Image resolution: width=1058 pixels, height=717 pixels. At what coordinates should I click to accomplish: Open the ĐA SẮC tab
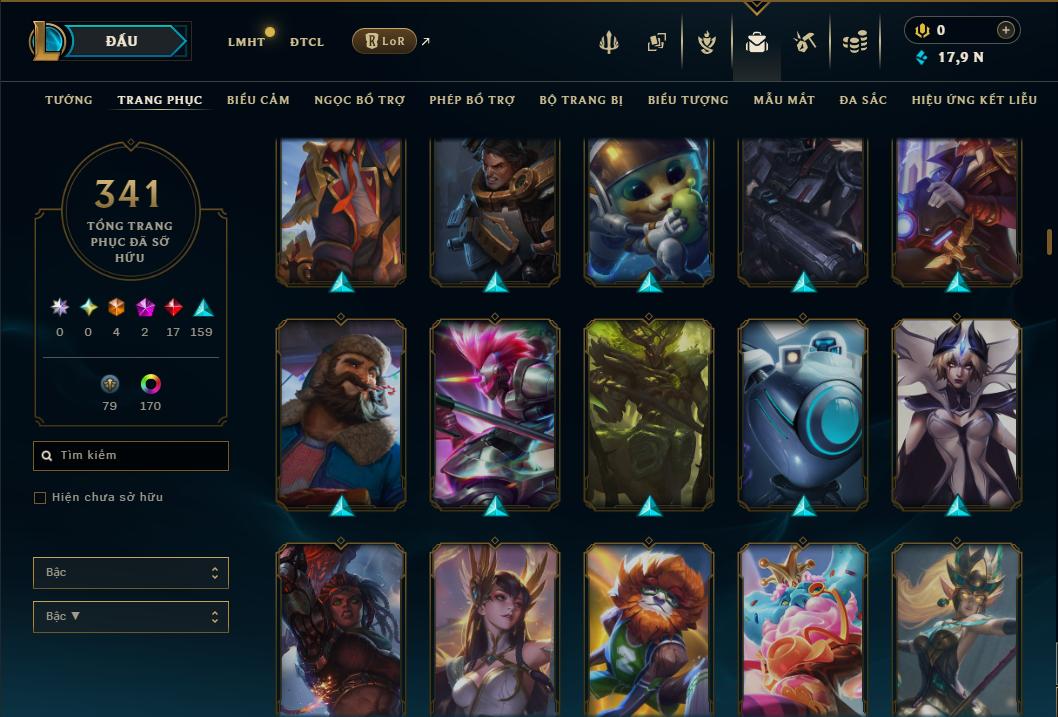[x=863, y=100]
